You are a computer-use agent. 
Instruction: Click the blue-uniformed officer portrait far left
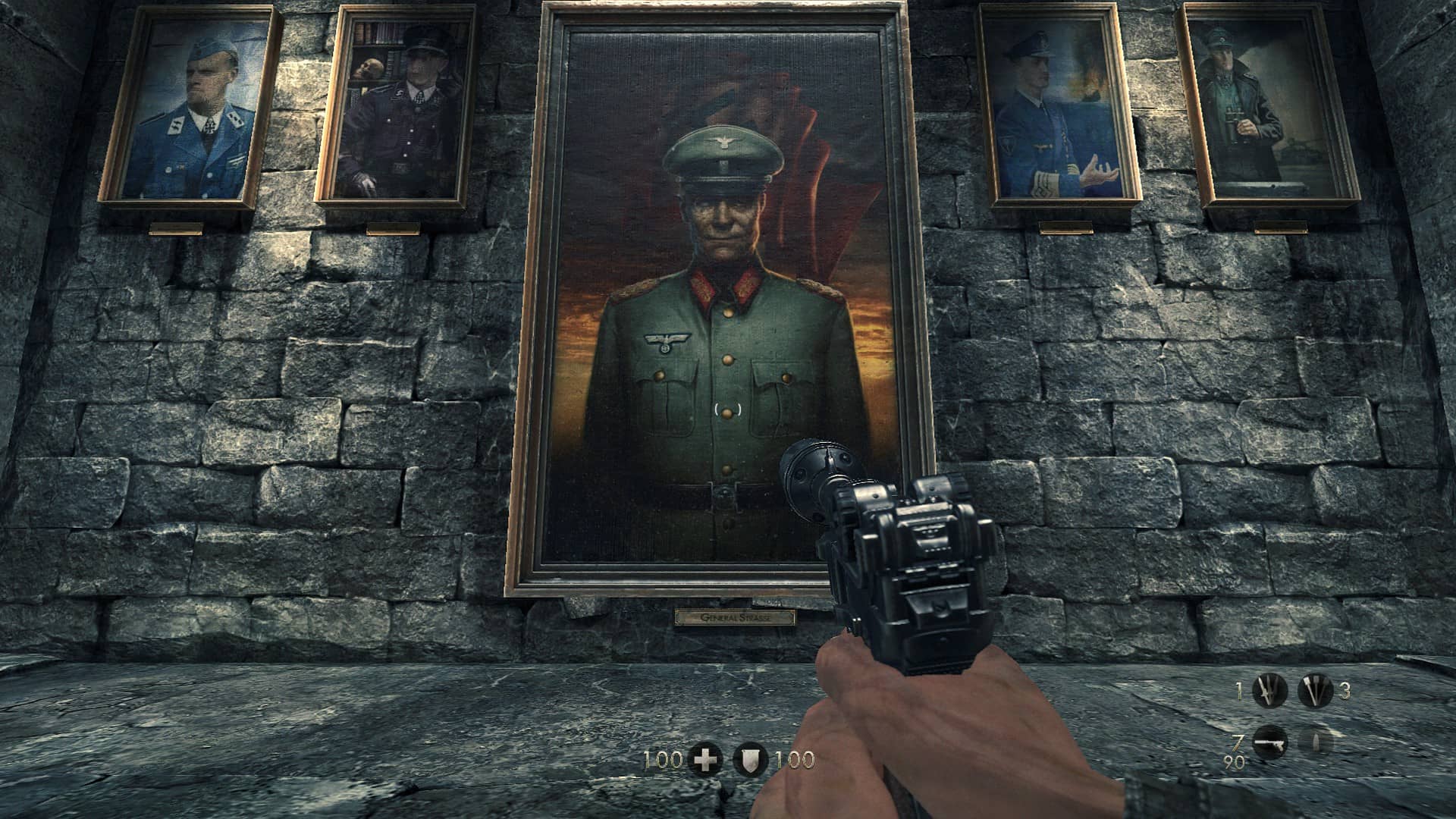[196, 110]
